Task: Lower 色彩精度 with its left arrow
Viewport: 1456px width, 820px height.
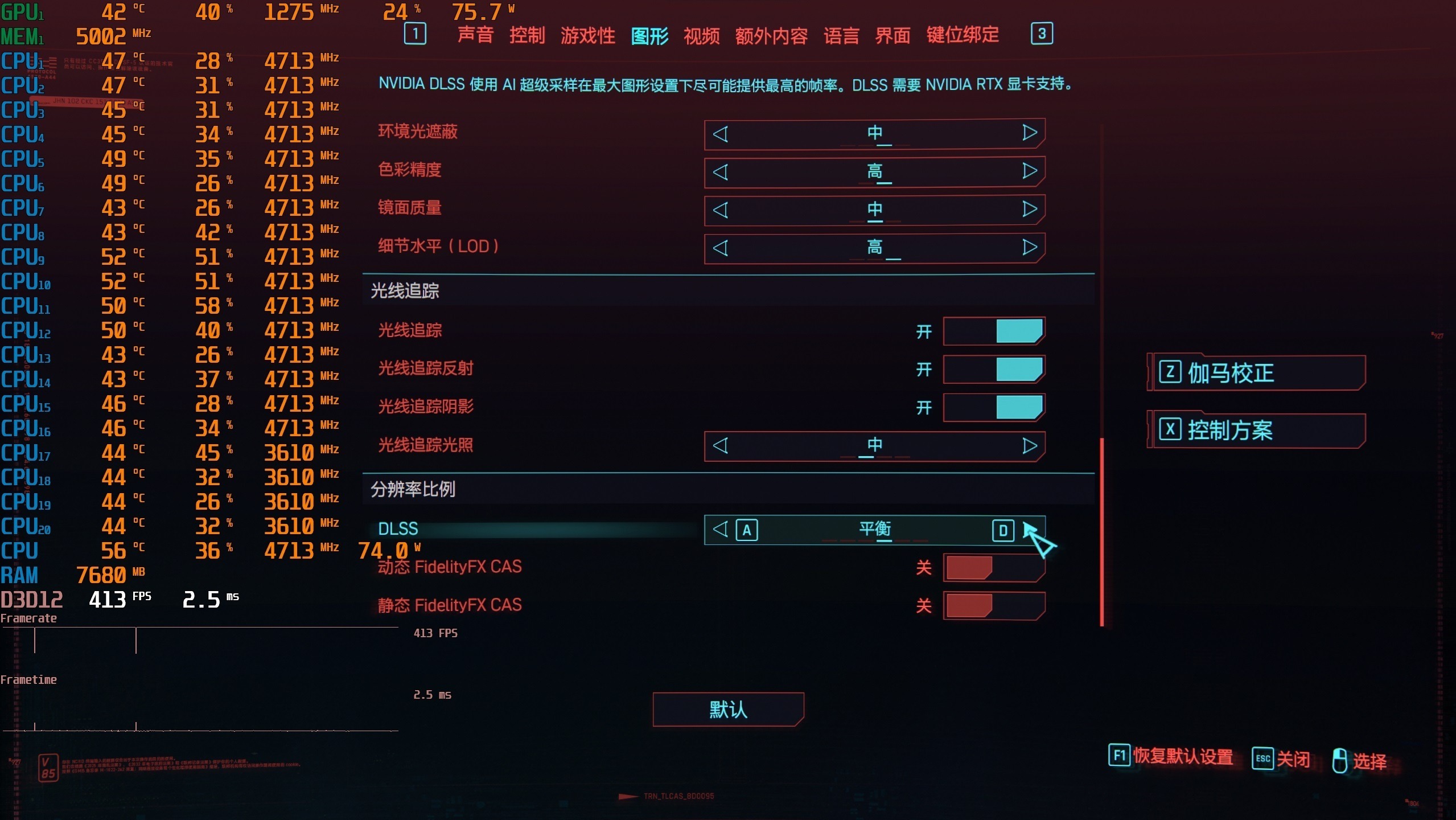Action: click(x=721, y=171)
